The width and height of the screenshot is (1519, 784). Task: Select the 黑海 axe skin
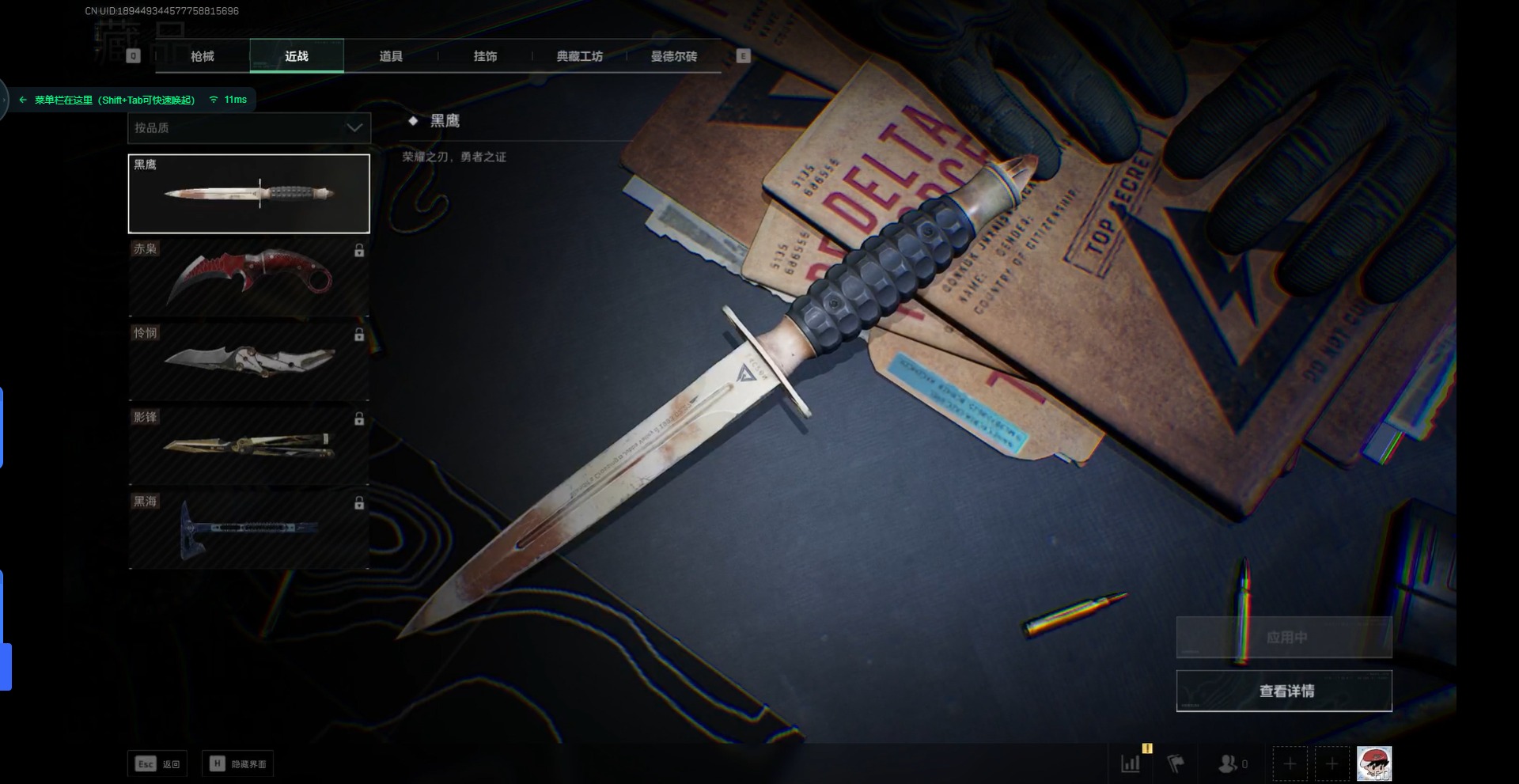click(x=248, y=528)
